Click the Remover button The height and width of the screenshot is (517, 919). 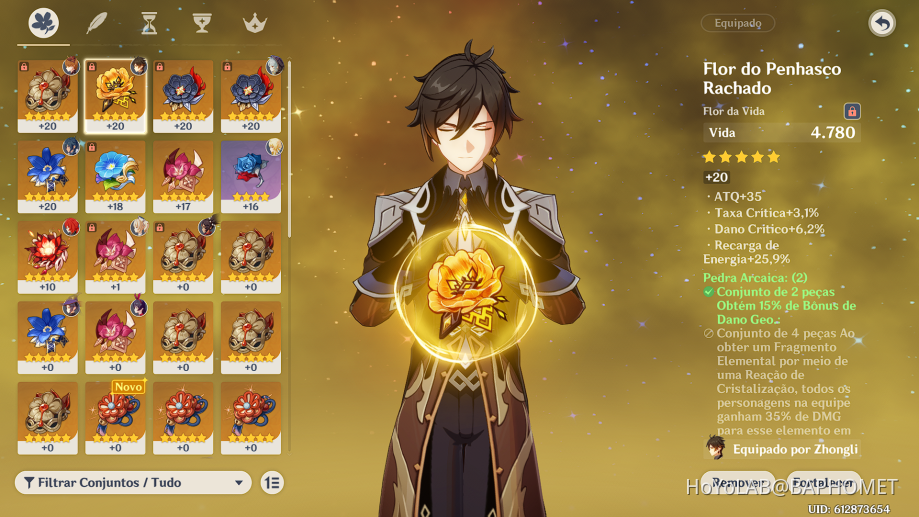[738, 482]
